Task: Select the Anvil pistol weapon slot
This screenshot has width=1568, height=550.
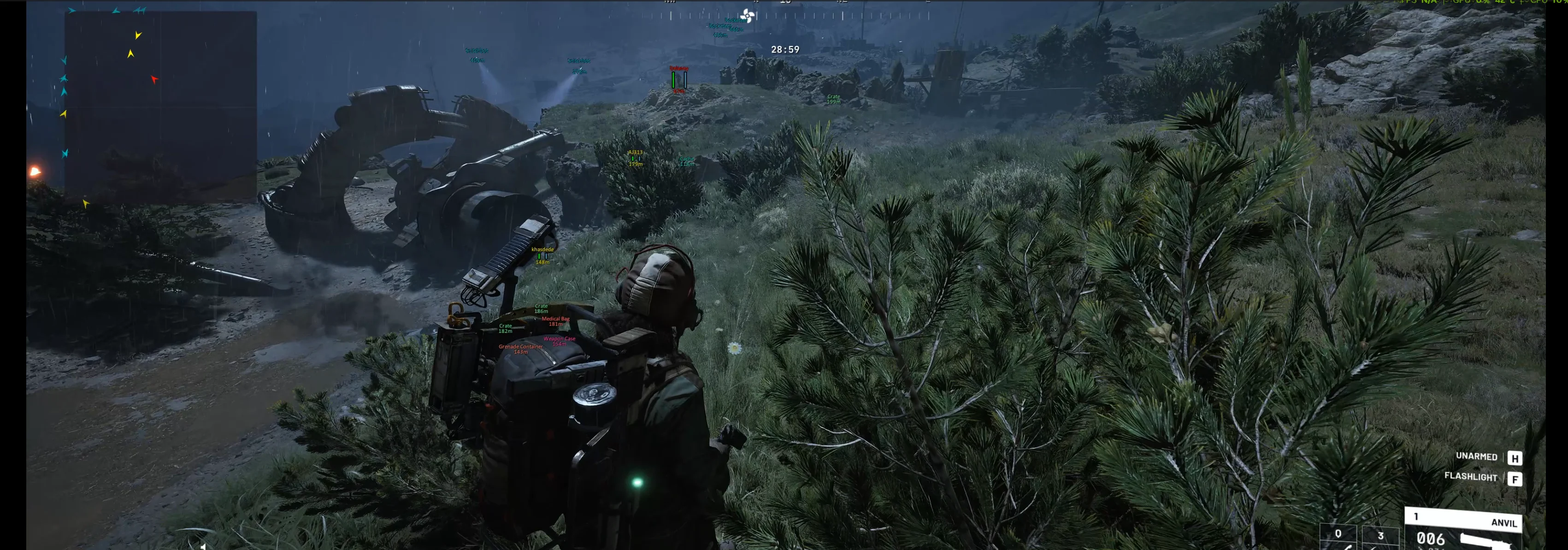Action: tap(1463, 530)
